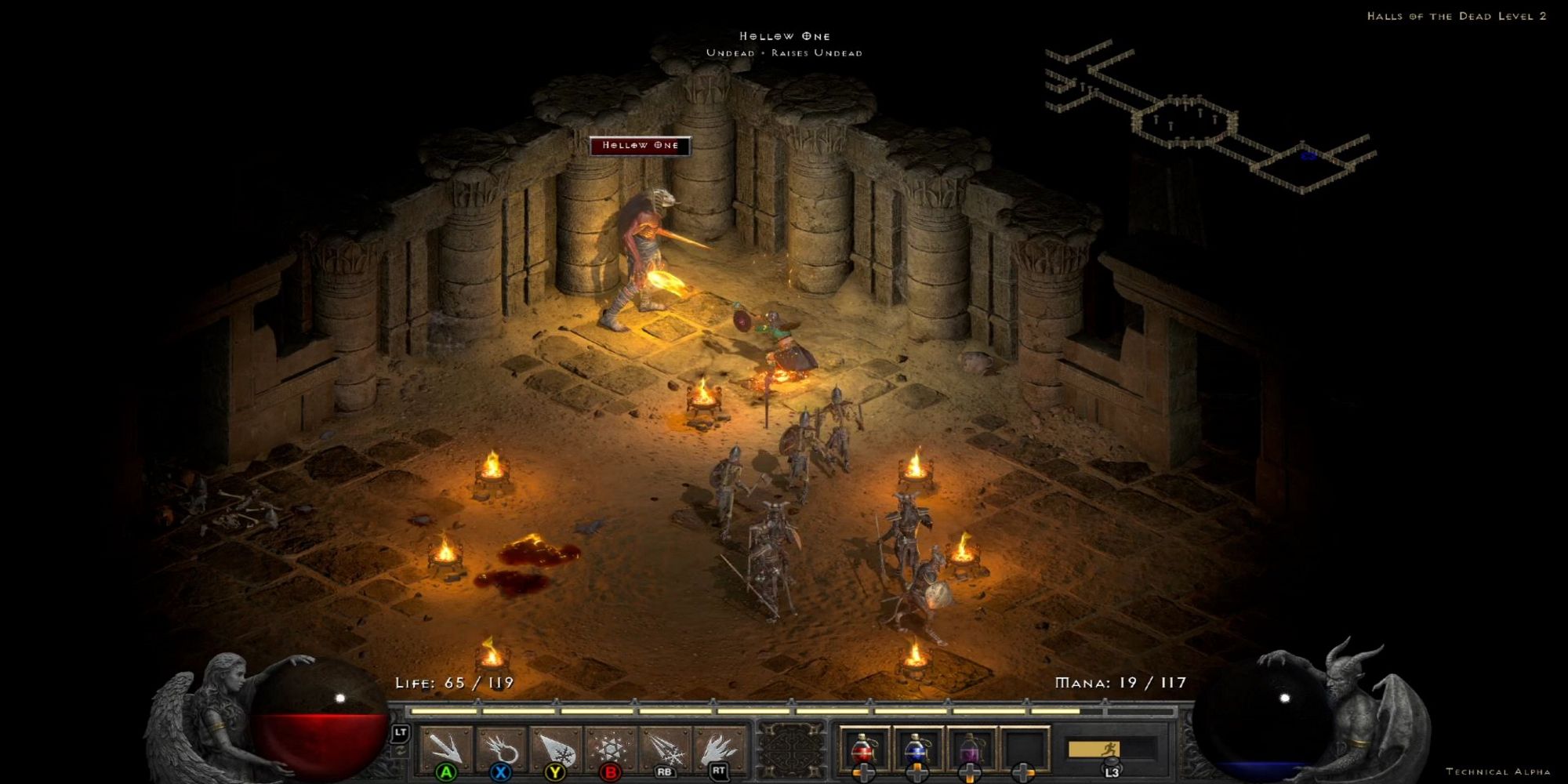The image size is (1568, 784).
Task: Click the d-pad icon under the rejuvenation potion
Action: tap(969, 772)
